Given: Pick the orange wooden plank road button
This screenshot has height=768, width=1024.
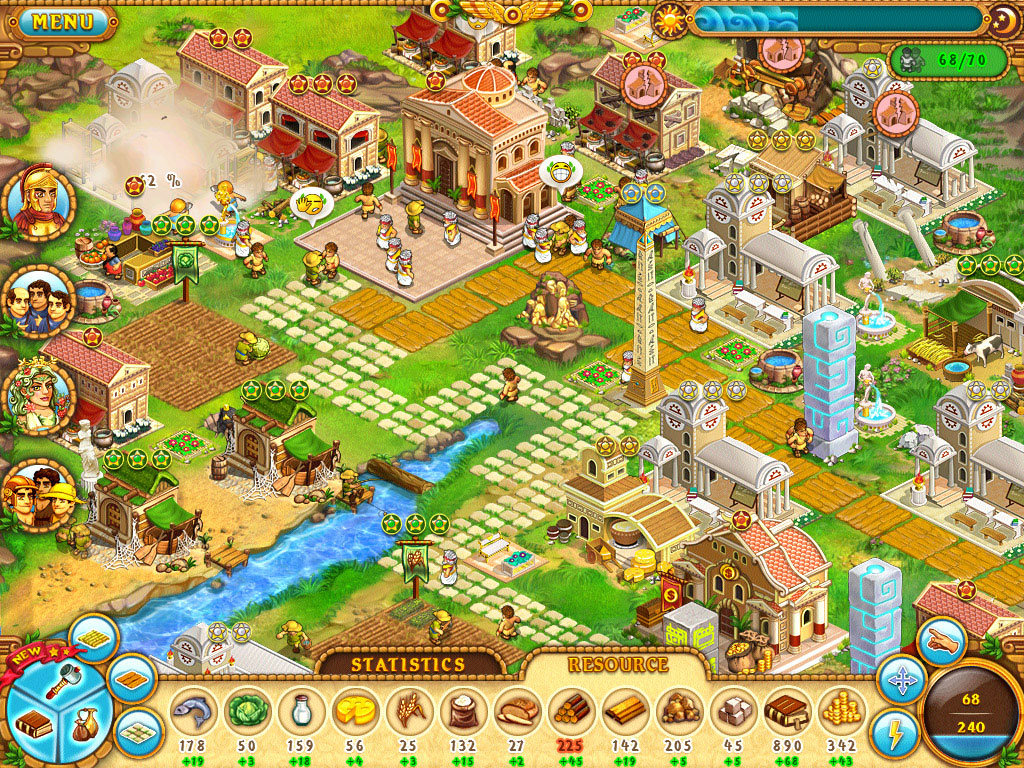Looking at the screenshot, I should 131,680.
